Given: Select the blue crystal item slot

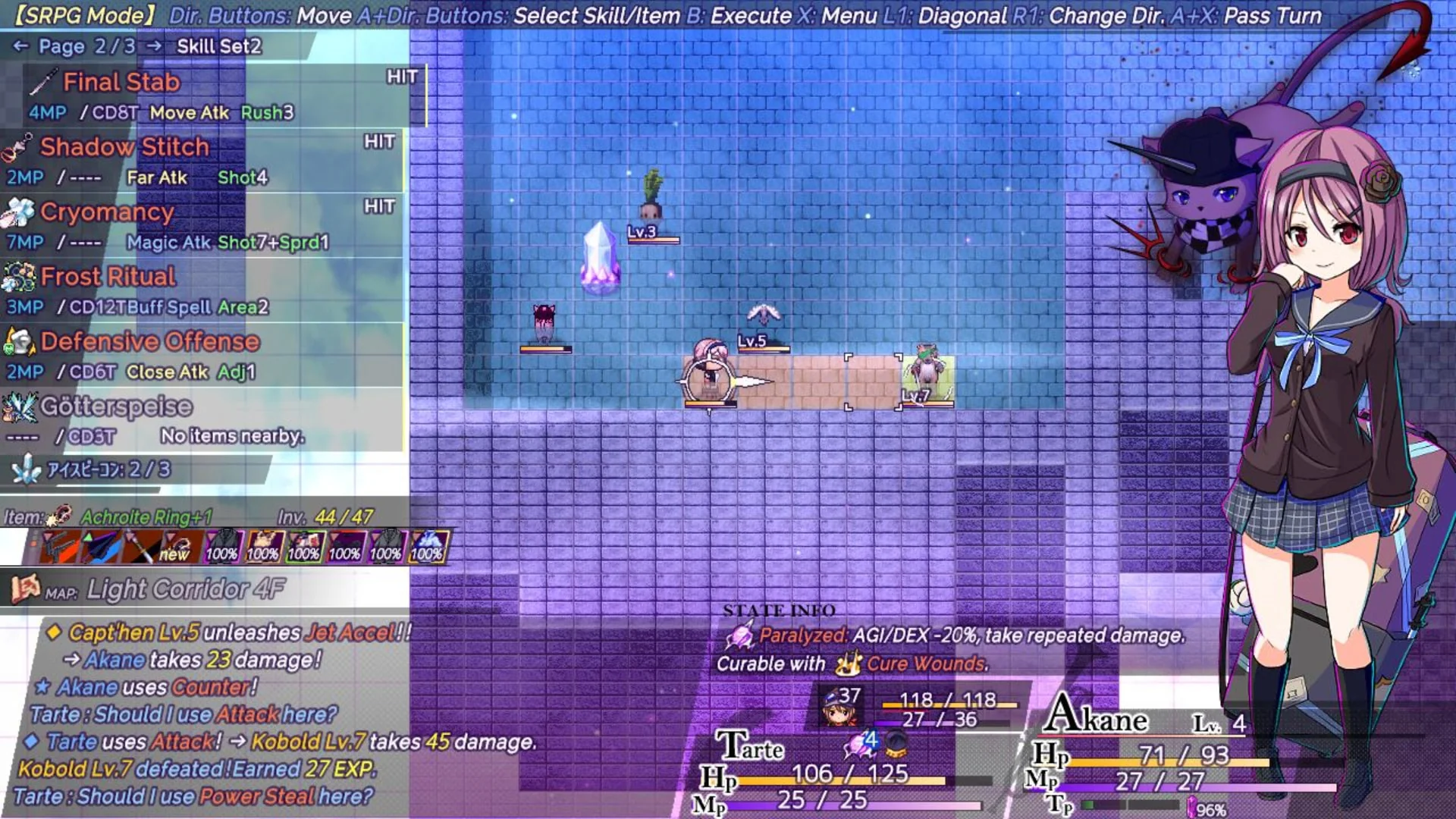Looking at the screenshot, I should (x=428, y=547).
